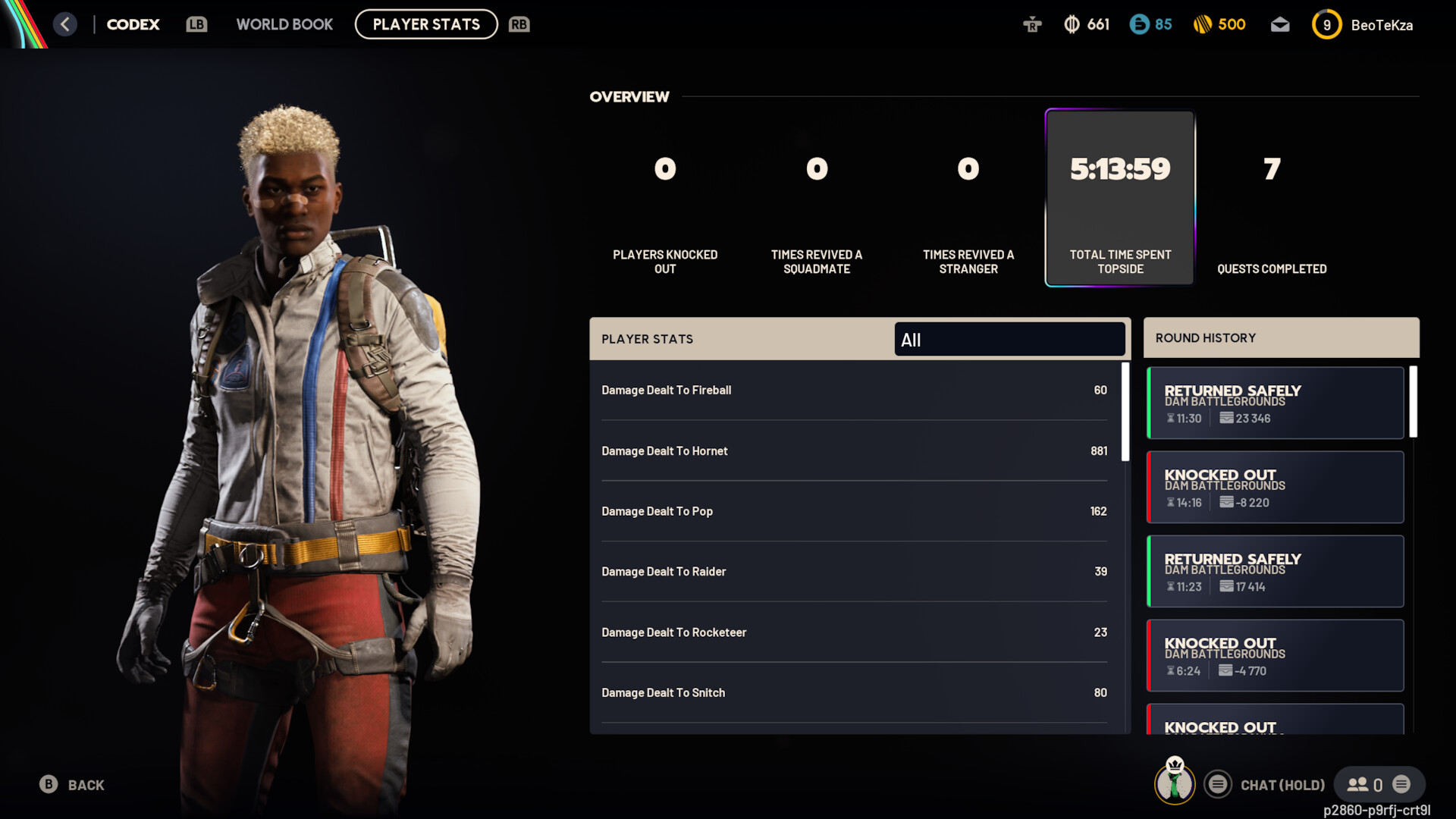This screenshot has height=819, width=1456.
Task: Select the Player Stats tab
Action: click(x=426, y=24)
